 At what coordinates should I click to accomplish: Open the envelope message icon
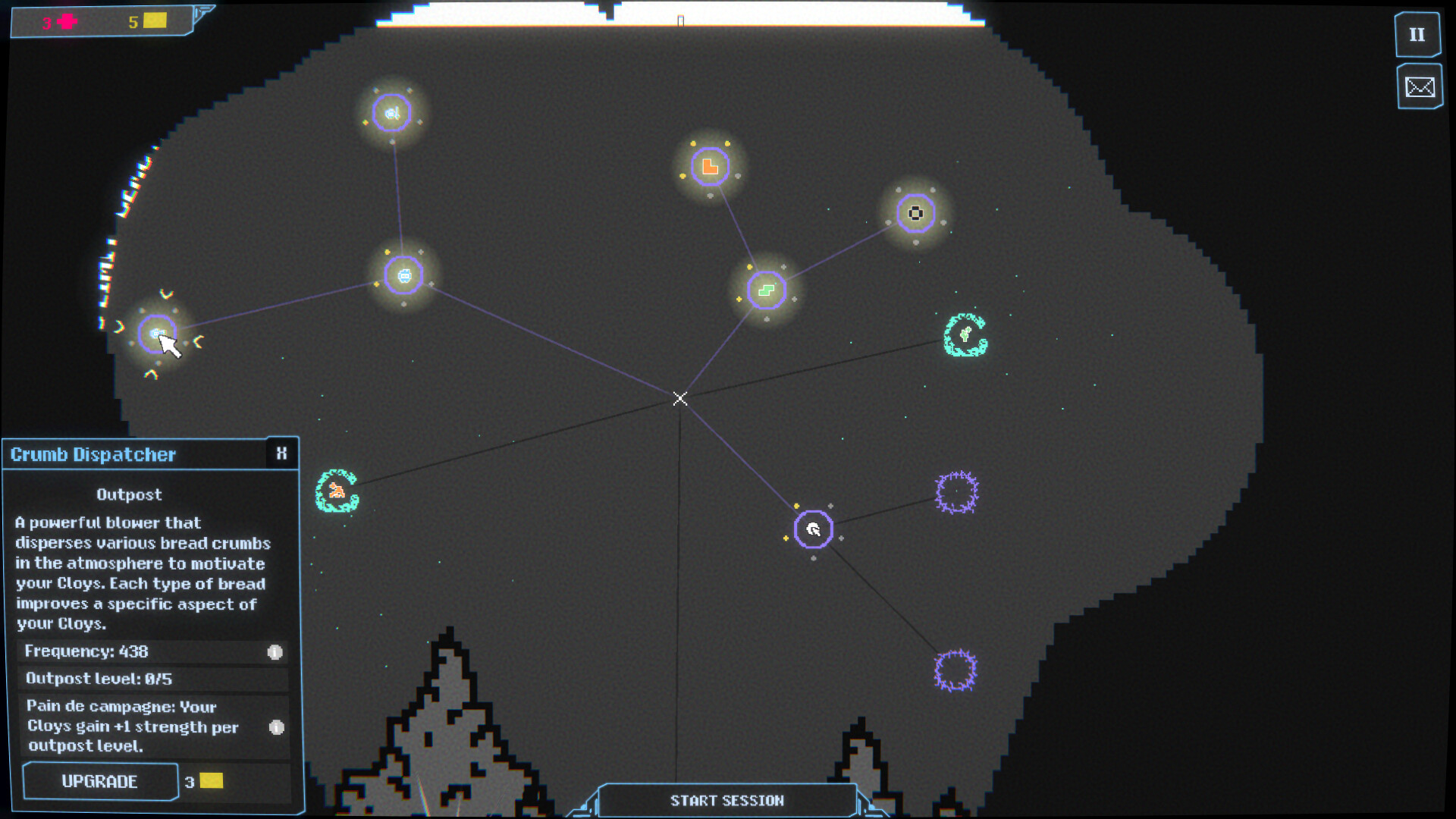point(1420,87)
